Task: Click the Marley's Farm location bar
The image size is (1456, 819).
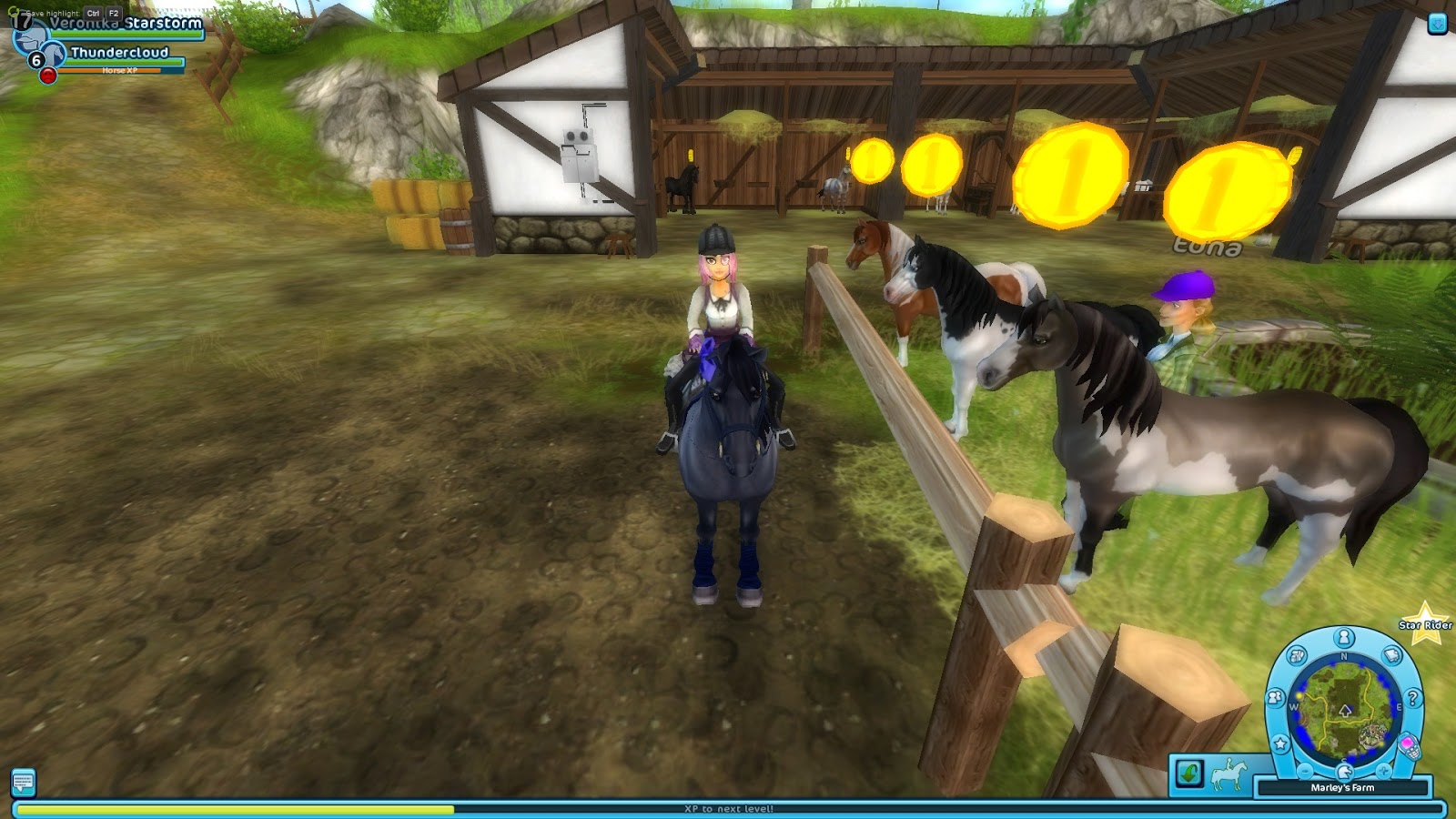Action: [x=1343, y=787]
